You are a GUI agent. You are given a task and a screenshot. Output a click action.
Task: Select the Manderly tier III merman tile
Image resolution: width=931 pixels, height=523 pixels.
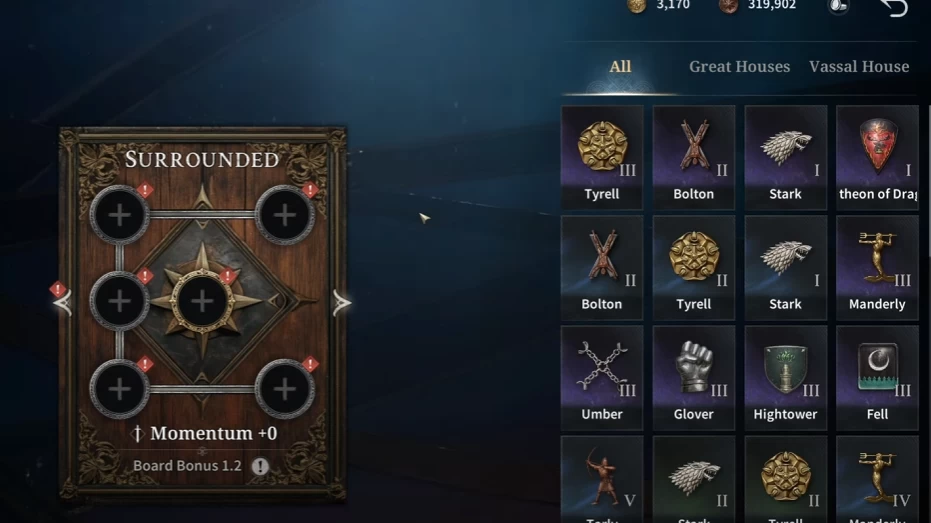click(877, 267)
